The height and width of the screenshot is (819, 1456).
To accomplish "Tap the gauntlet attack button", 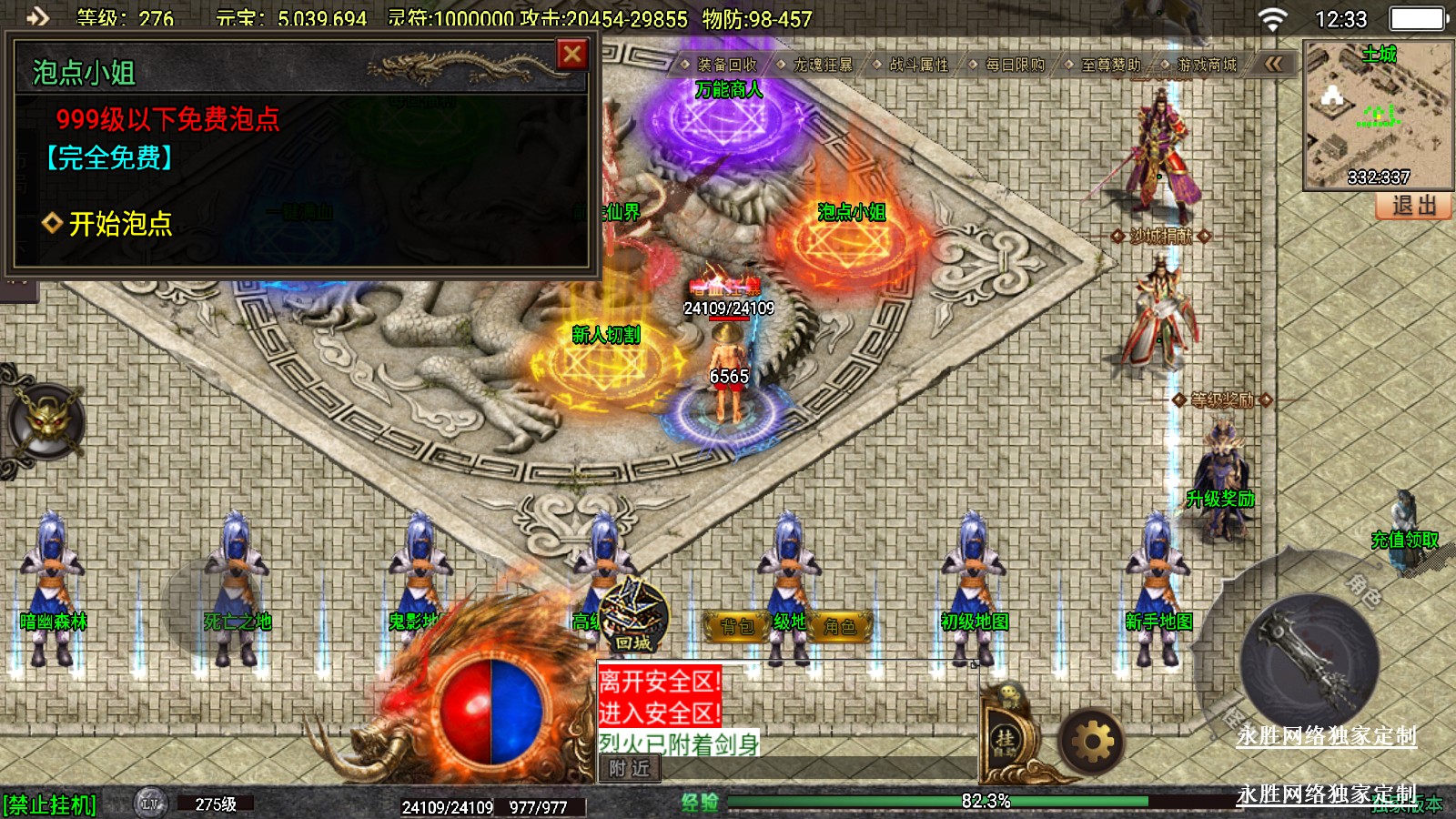I will coord(1310,662).
